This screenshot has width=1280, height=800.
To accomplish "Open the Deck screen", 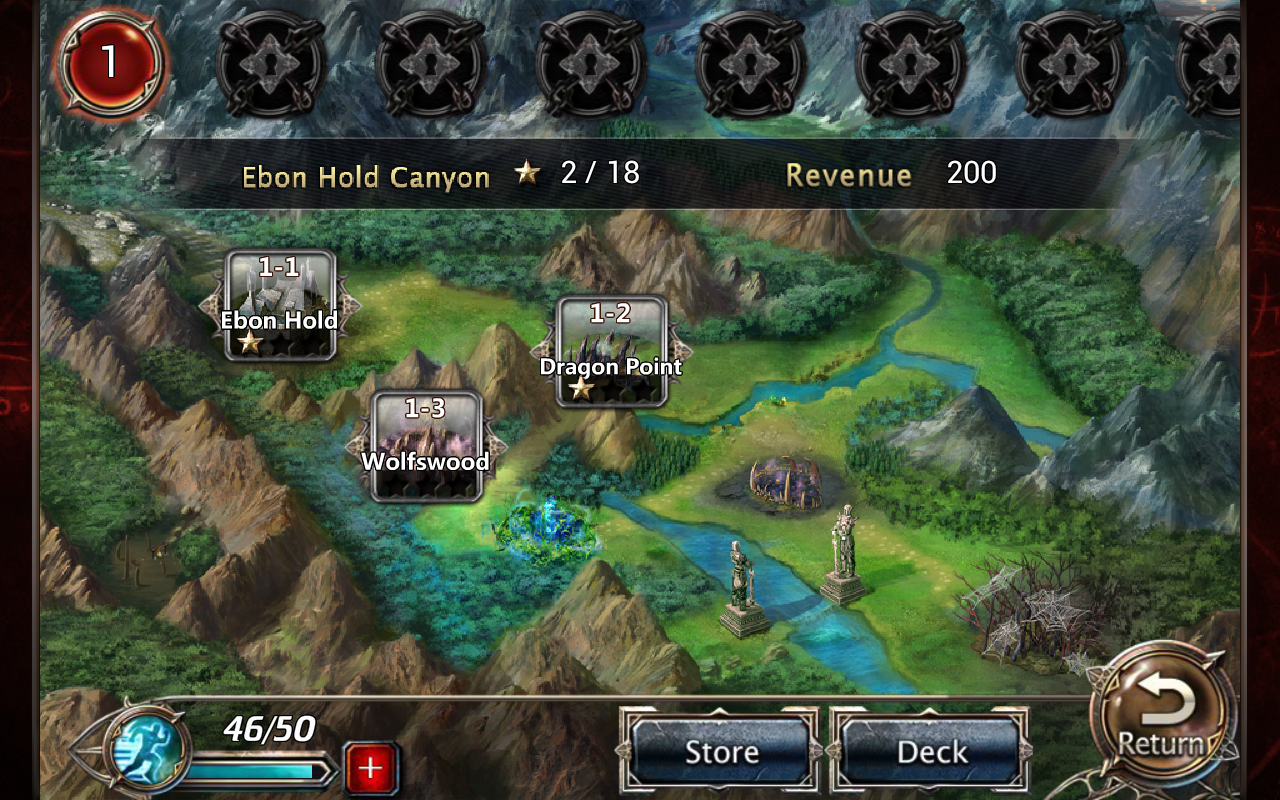I will pos(930,751).
